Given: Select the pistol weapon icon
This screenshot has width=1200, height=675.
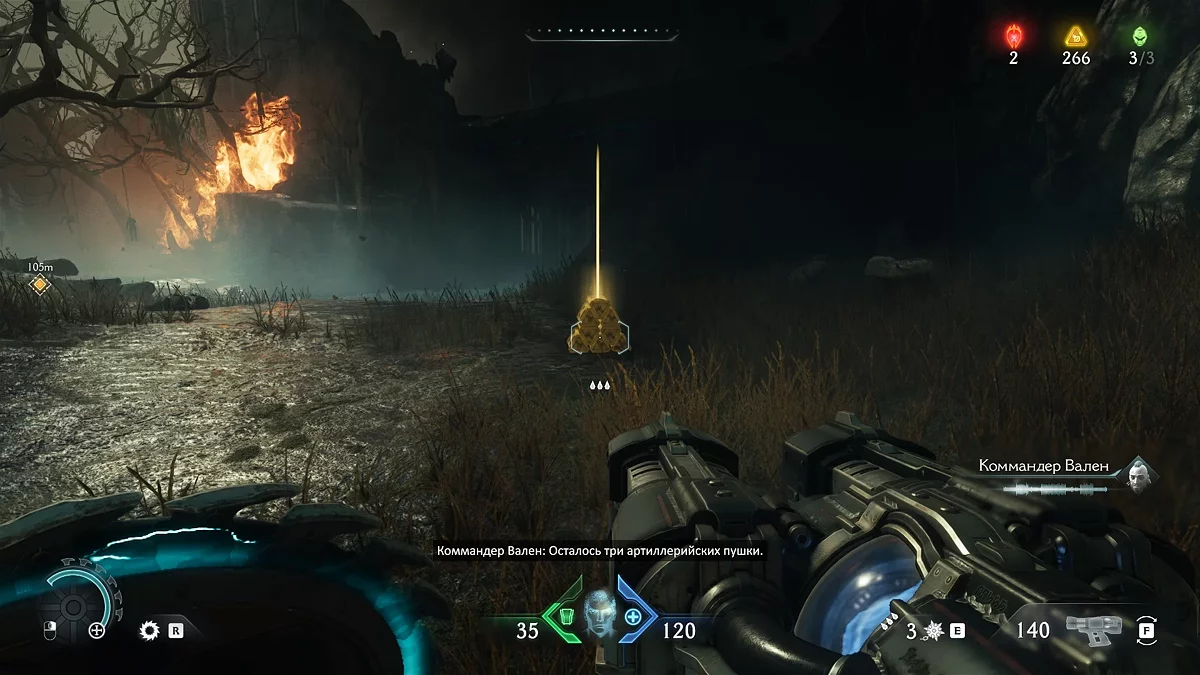Looking at the screenshot, I should point(1092,628).
